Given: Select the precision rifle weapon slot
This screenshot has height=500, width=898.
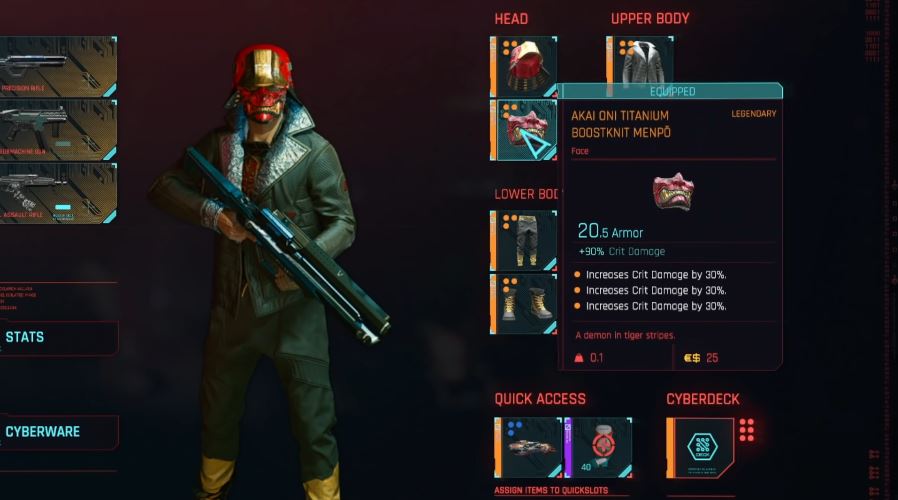Looking at the screenshot, I should [x=56, y=66].
